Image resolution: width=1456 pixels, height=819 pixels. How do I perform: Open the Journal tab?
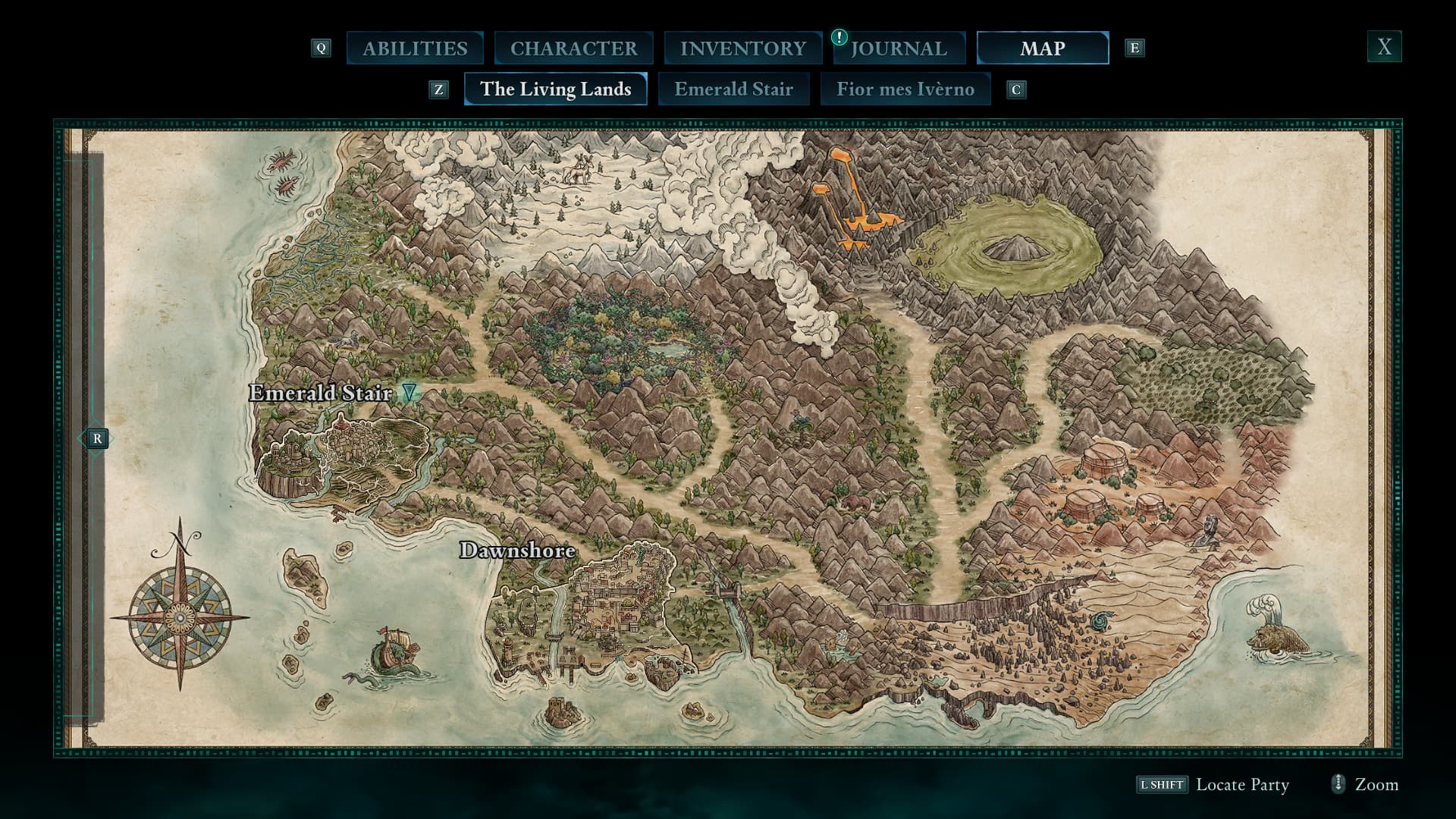(899, 49)
